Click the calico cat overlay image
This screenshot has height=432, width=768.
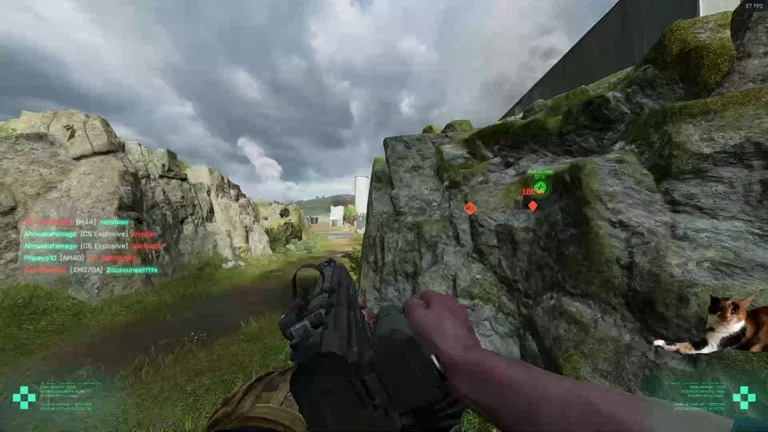(725, 325)
